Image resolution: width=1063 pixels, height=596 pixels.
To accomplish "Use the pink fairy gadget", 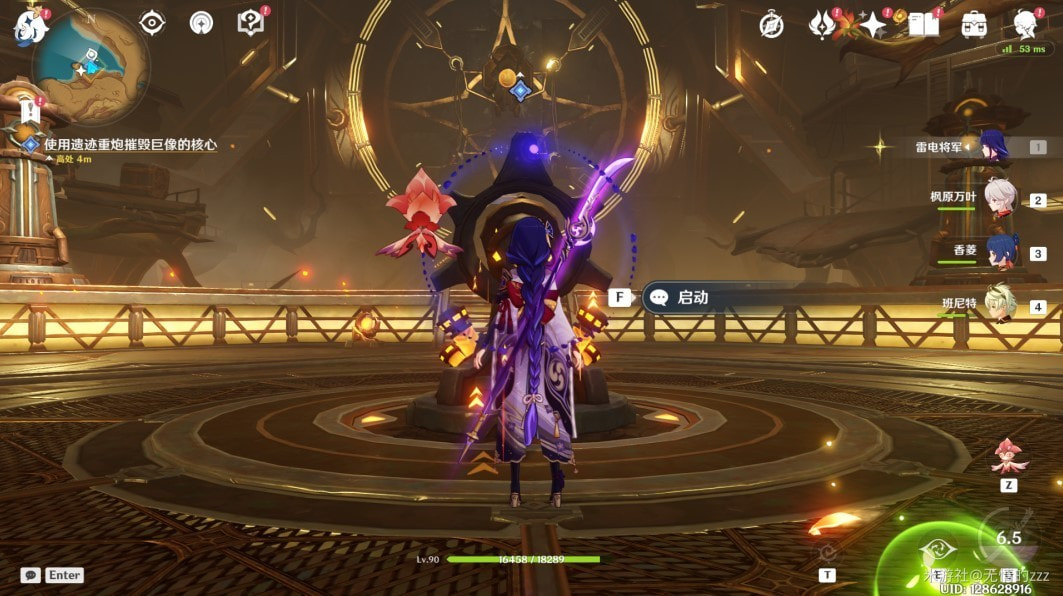I will pyautogui.click(x=1008, y=456).
